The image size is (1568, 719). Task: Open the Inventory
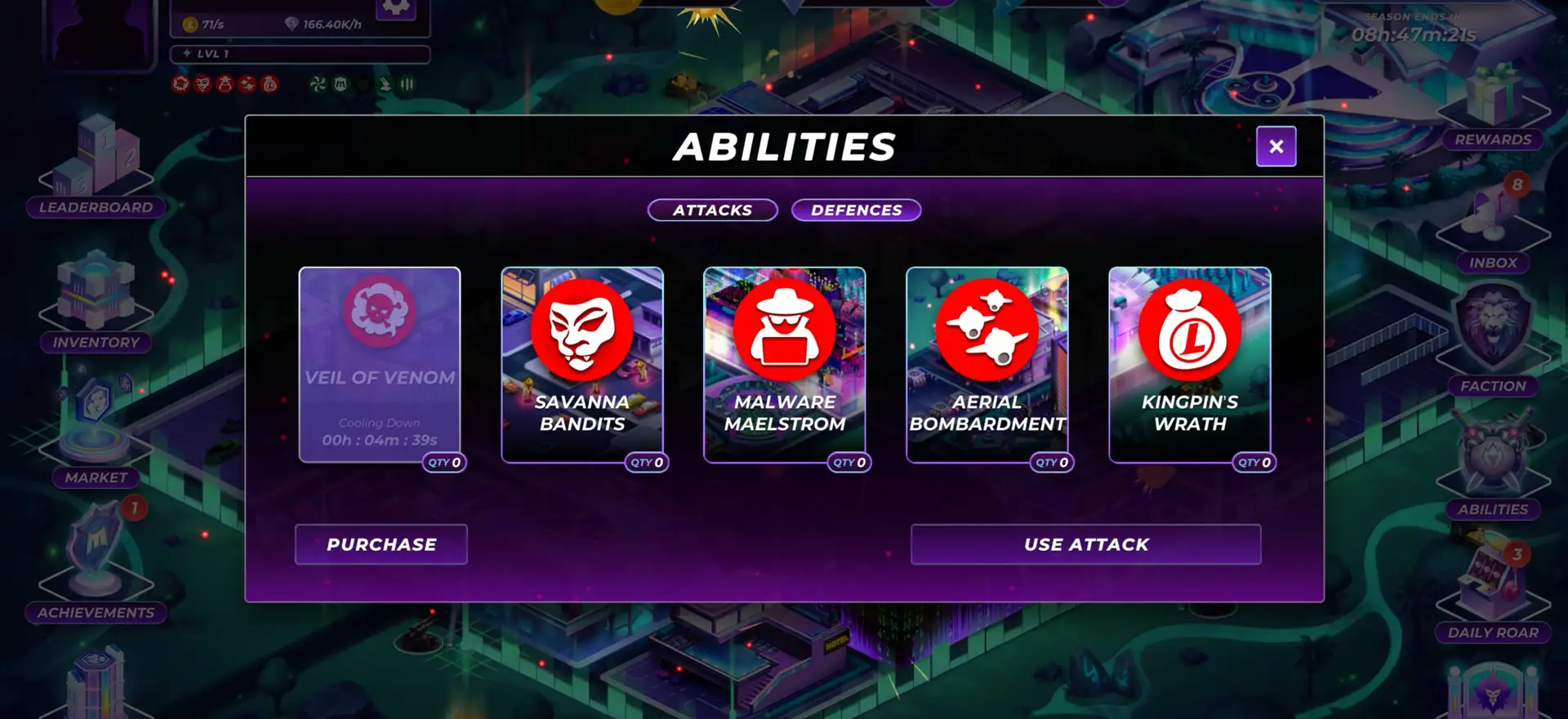click(96, 302)
